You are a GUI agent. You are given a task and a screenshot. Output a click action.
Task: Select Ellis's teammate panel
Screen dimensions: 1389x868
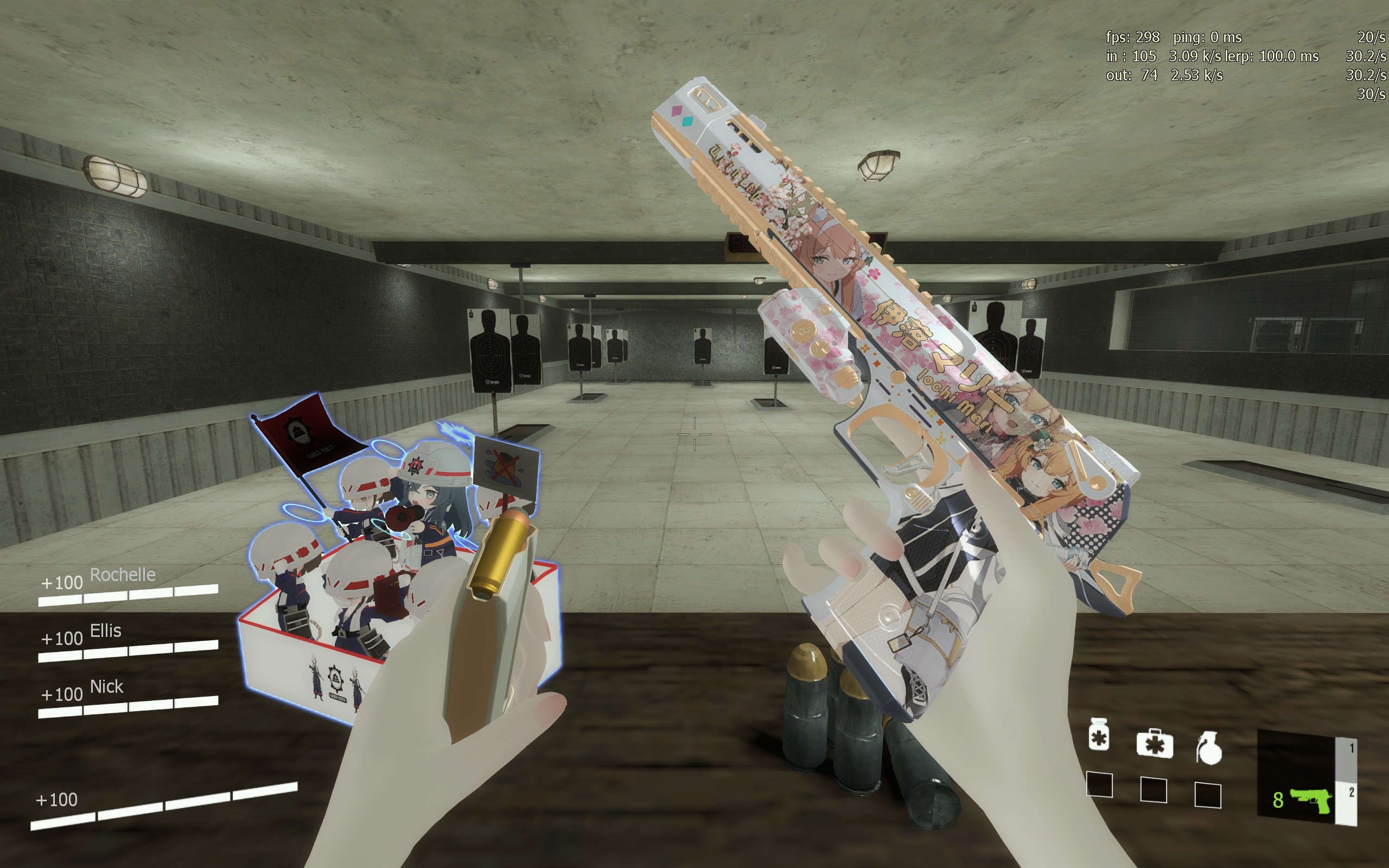128,641
